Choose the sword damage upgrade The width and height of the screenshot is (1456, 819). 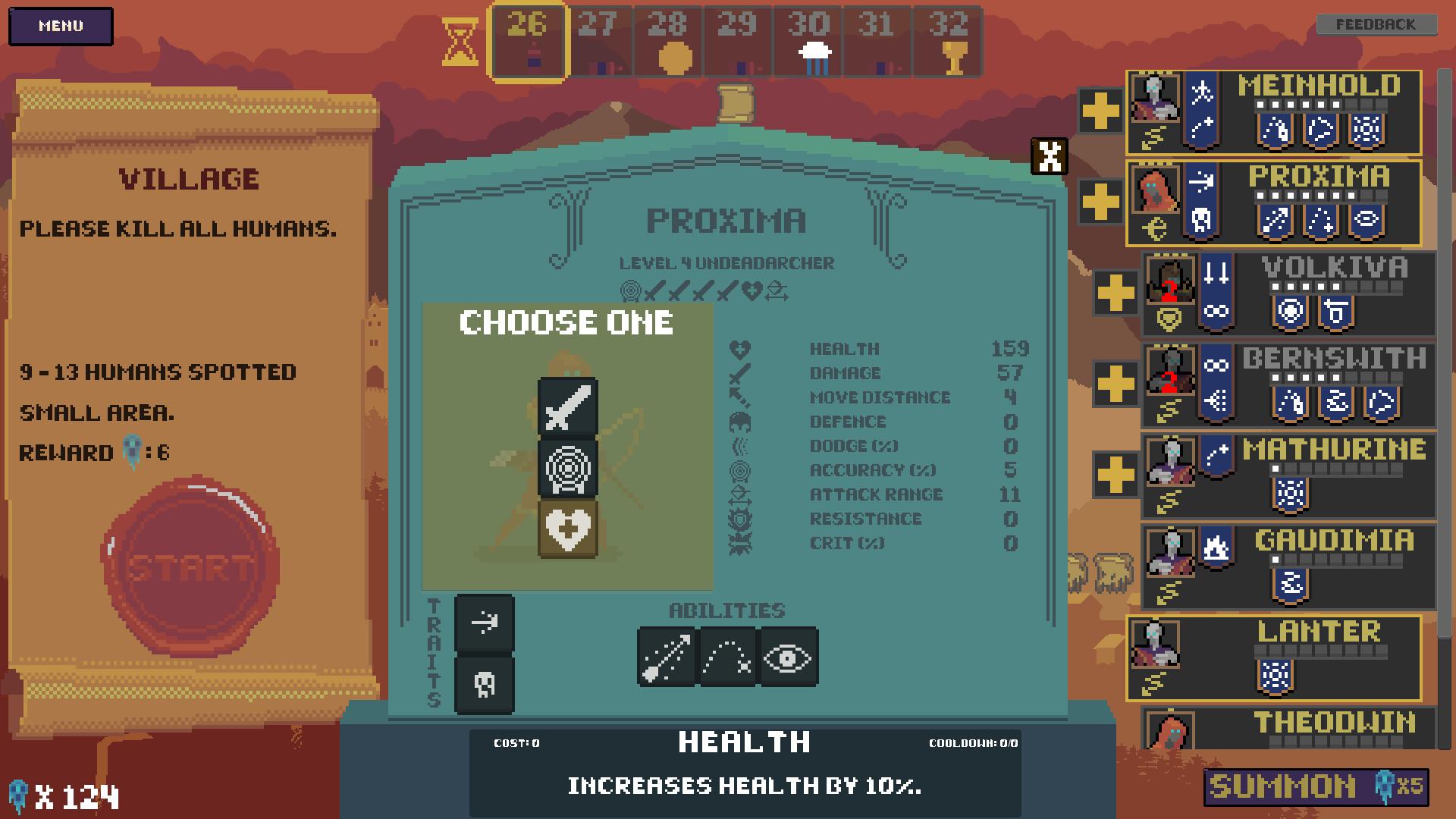click(568, 407)
